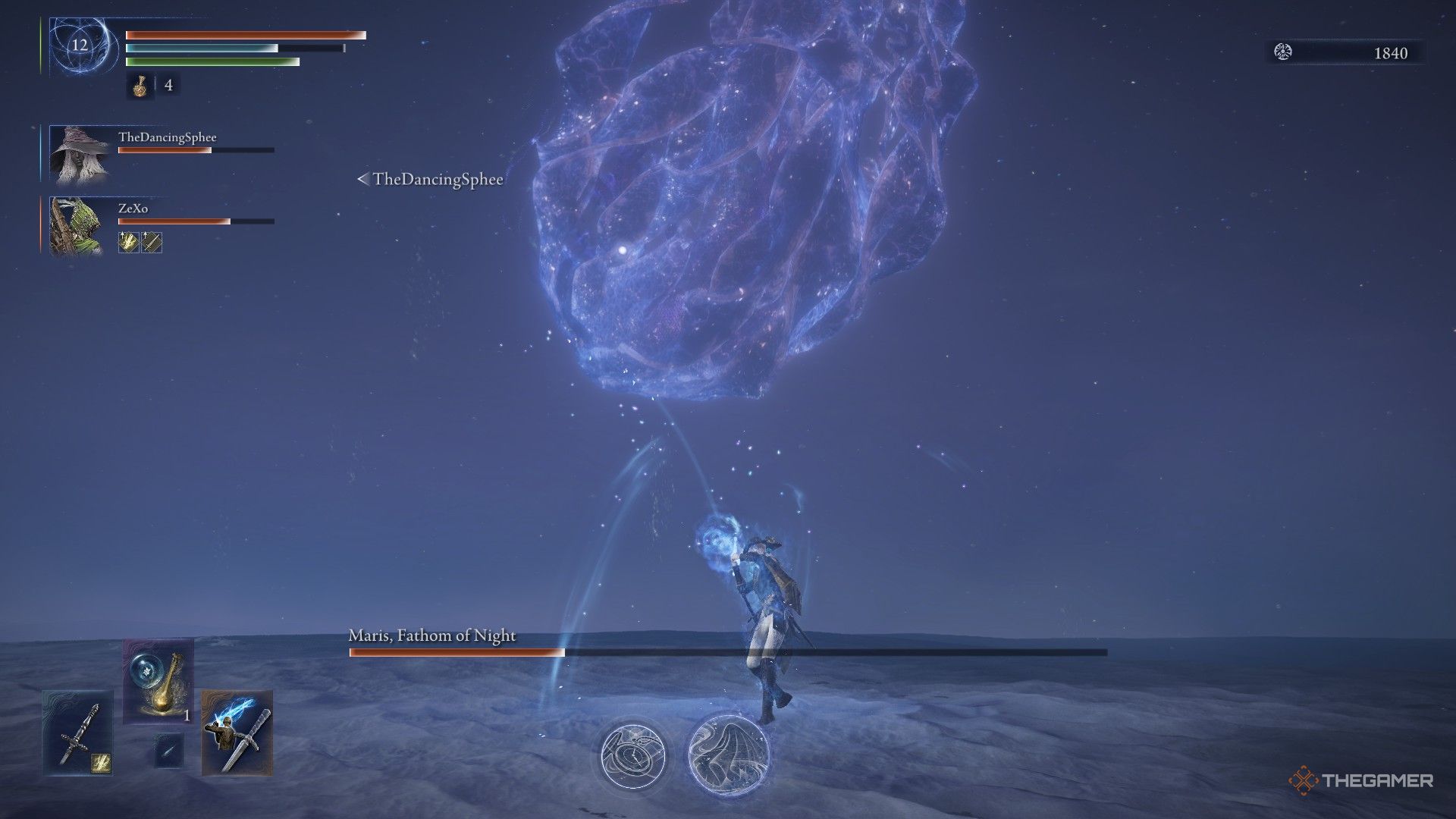This screenshot has height=819, width=1456.
Task: Click ZeXo's arrow buff icon
Action: pos(152,243)
